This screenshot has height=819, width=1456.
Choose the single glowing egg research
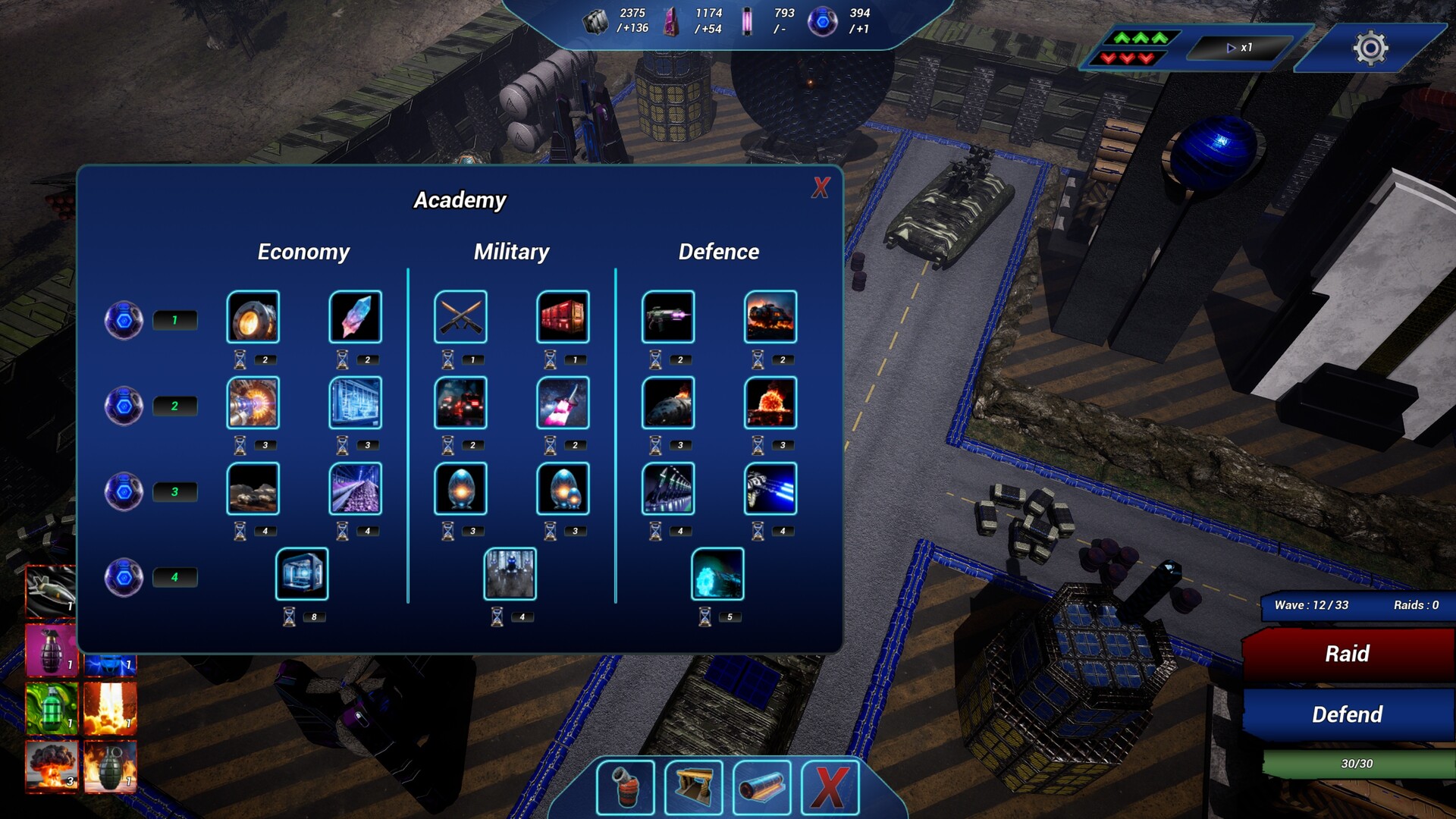pos(460,489)
